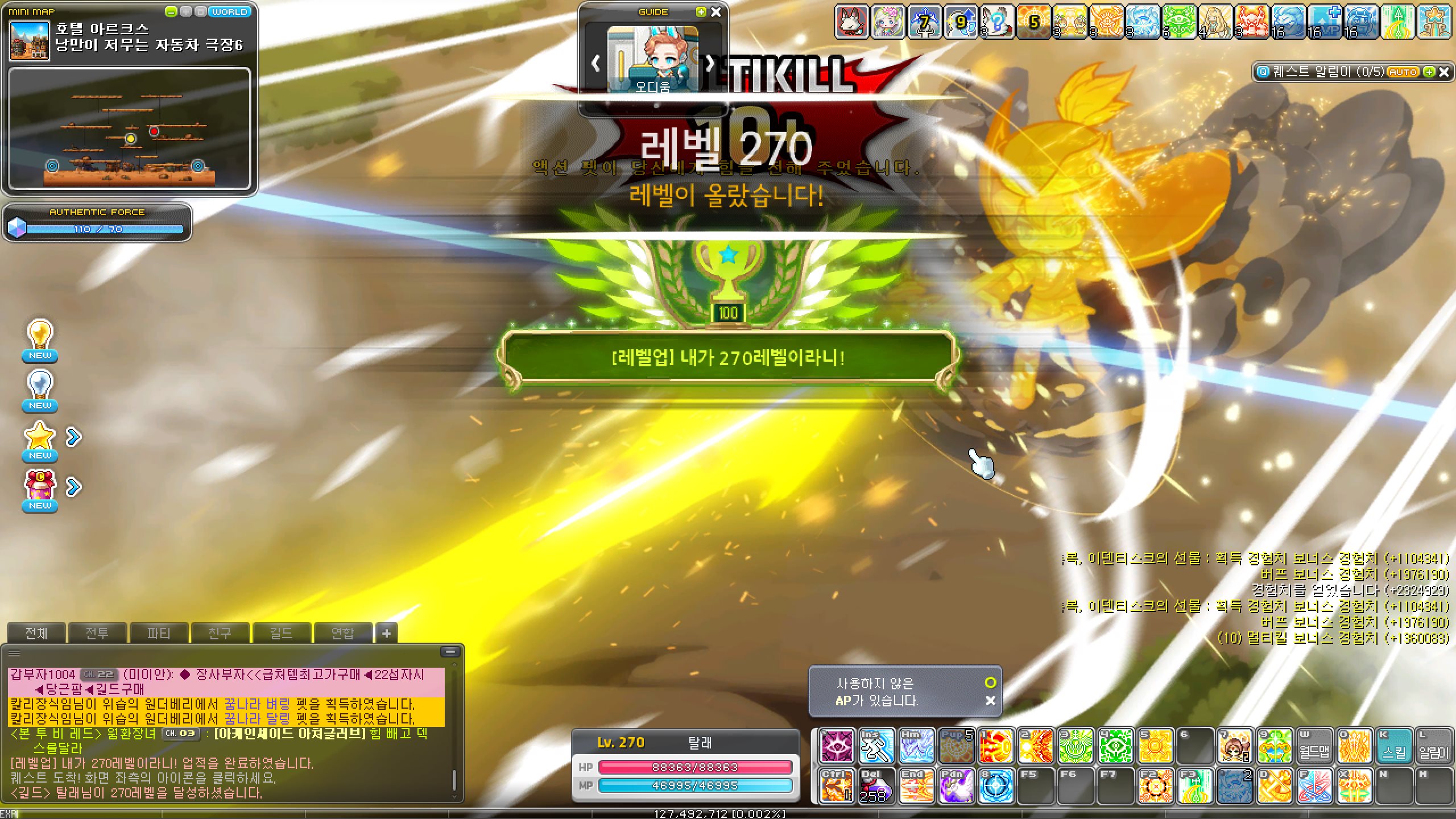Minimize the chat window
The height and width of the screenshot is (819, 1456).
click(450, 652)
